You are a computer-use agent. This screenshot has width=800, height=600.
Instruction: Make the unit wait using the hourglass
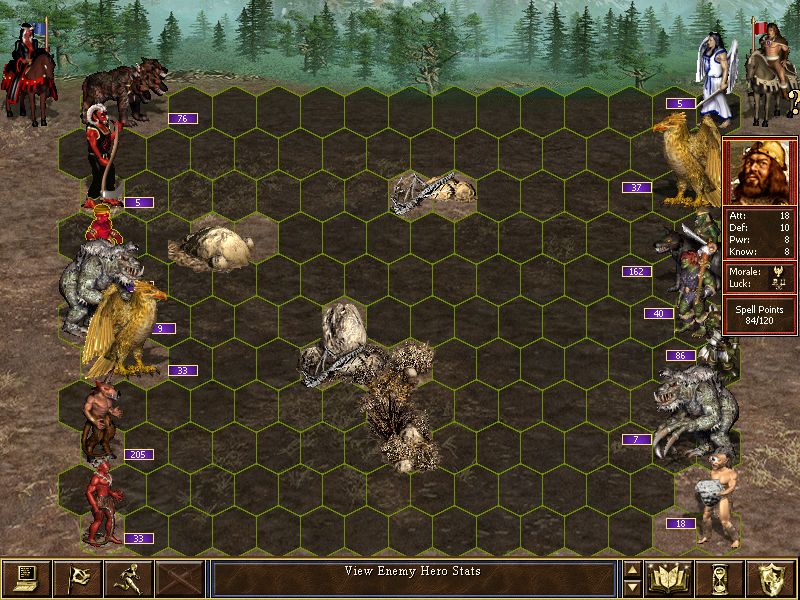coord(721,578)
